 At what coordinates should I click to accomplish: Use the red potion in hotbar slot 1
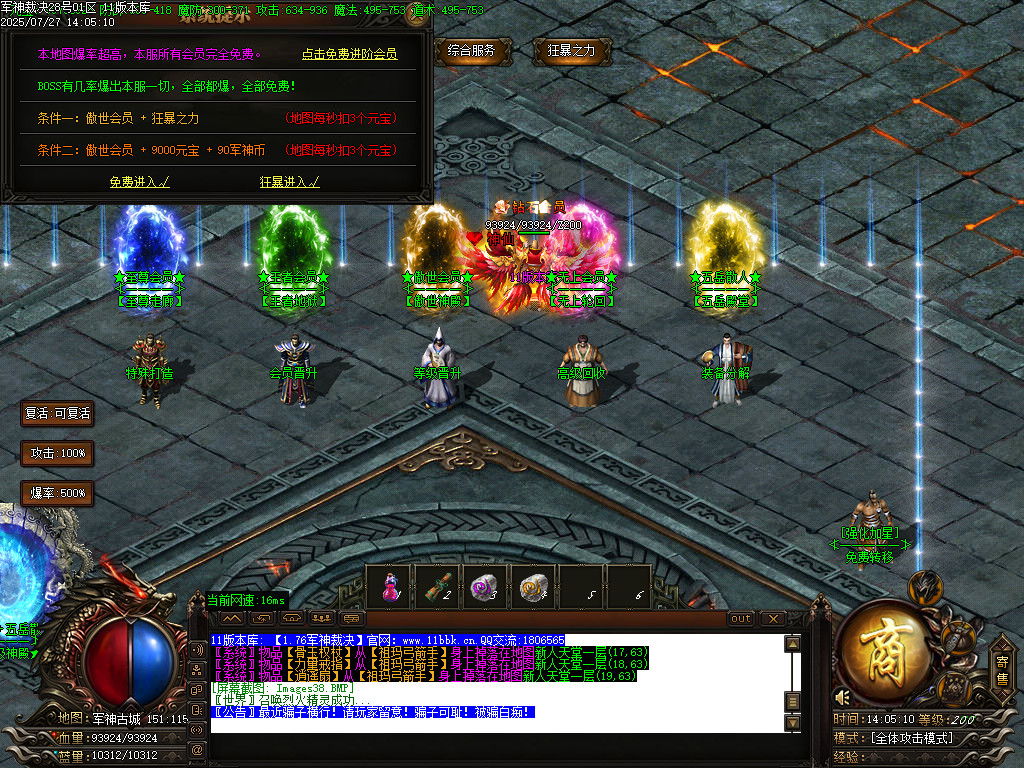388,587
